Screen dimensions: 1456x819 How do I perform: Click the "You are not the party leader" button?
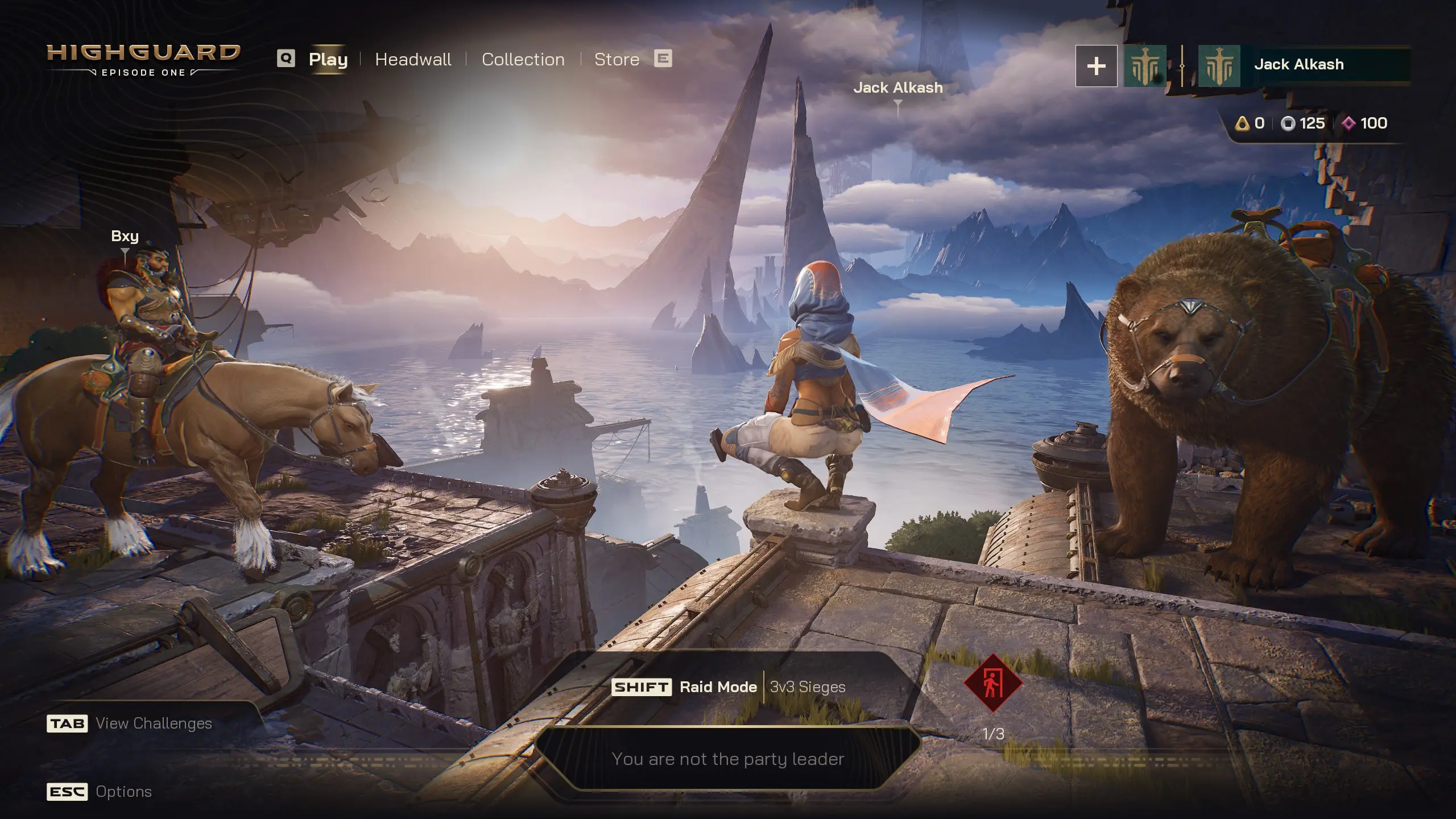point(727,759)
